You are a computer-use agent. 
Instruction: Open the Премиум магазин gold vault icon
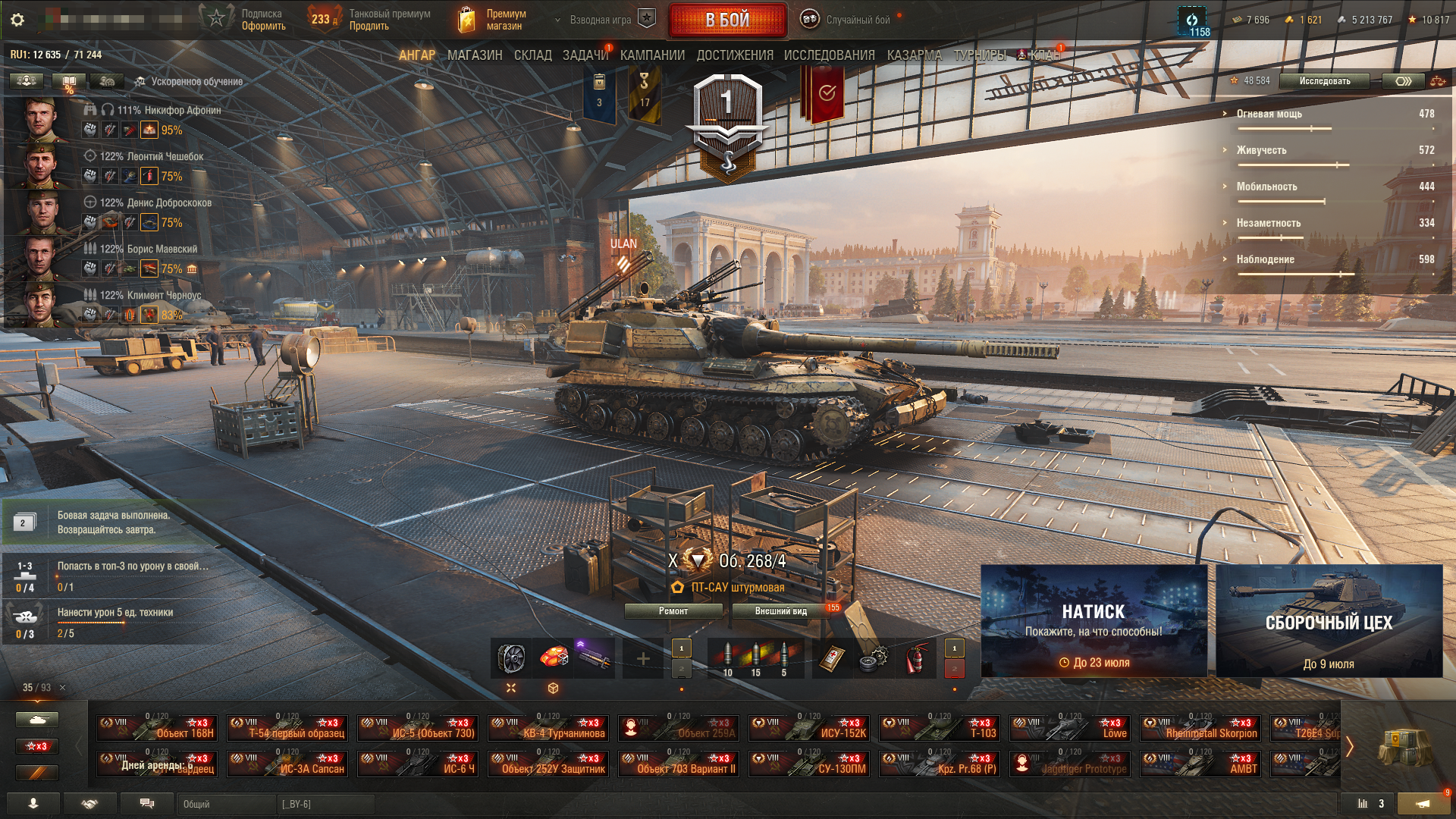tap(466, 20)
